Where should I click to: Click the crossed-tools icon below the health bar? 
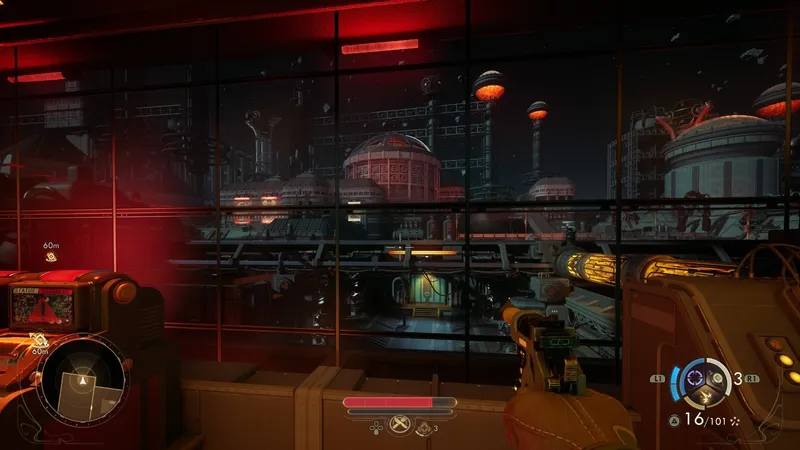(x=400, y=424)
